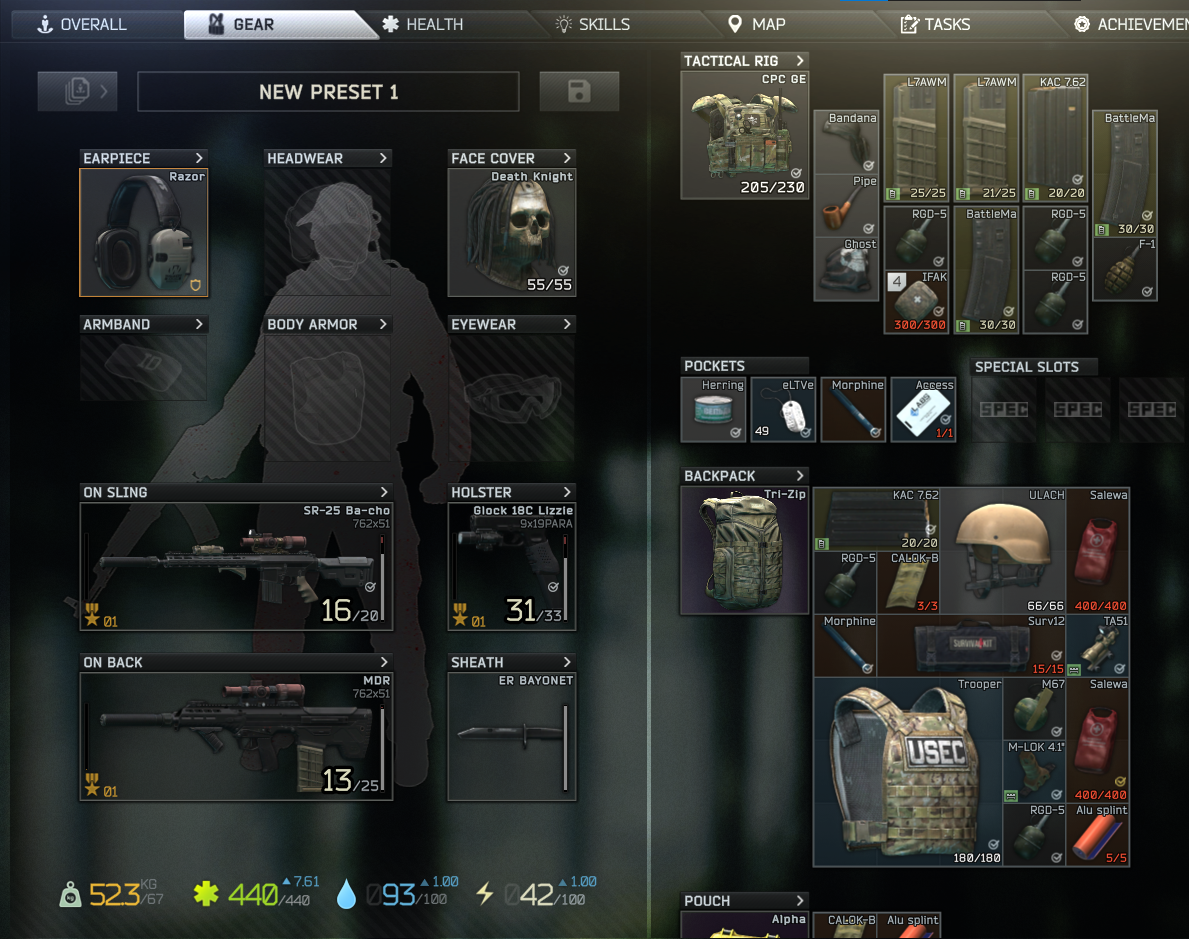This screenshot has height=939, width=1189.
Task: Select the ULACH helmet in backpack
Action: click(1003, 550)
